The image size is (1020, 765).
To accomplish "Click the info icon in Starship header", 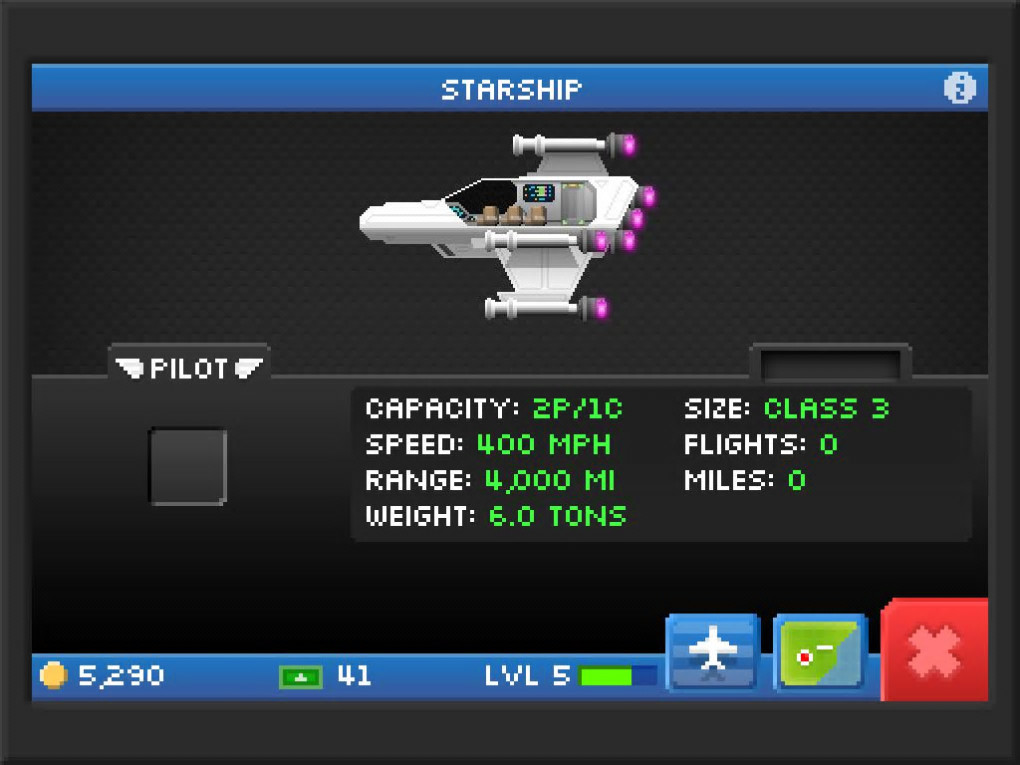I will pyautogui.click(x=958, y=89).
